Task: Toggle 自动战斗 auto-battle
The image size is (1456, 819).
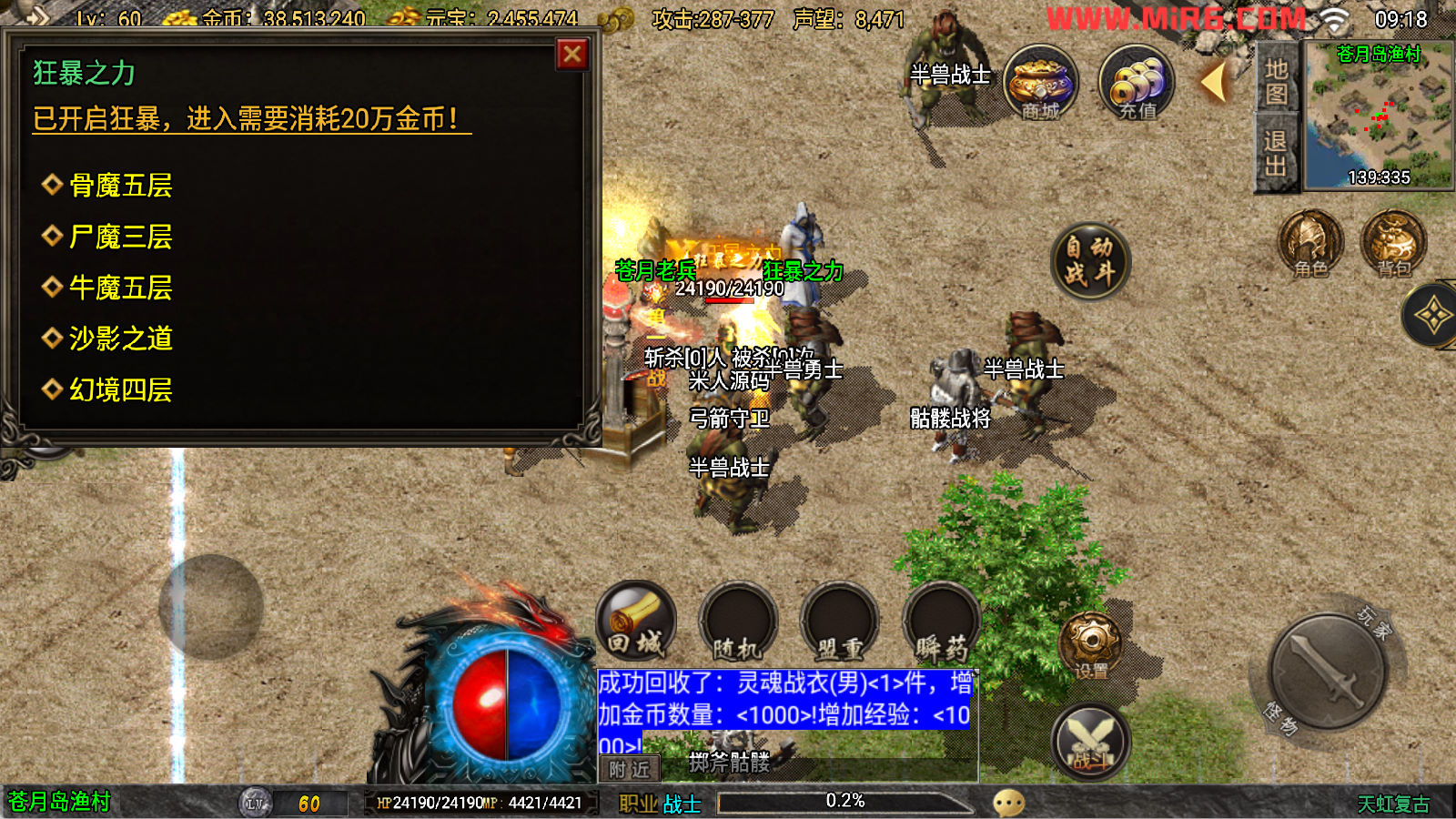Action: click(1089, 261)
